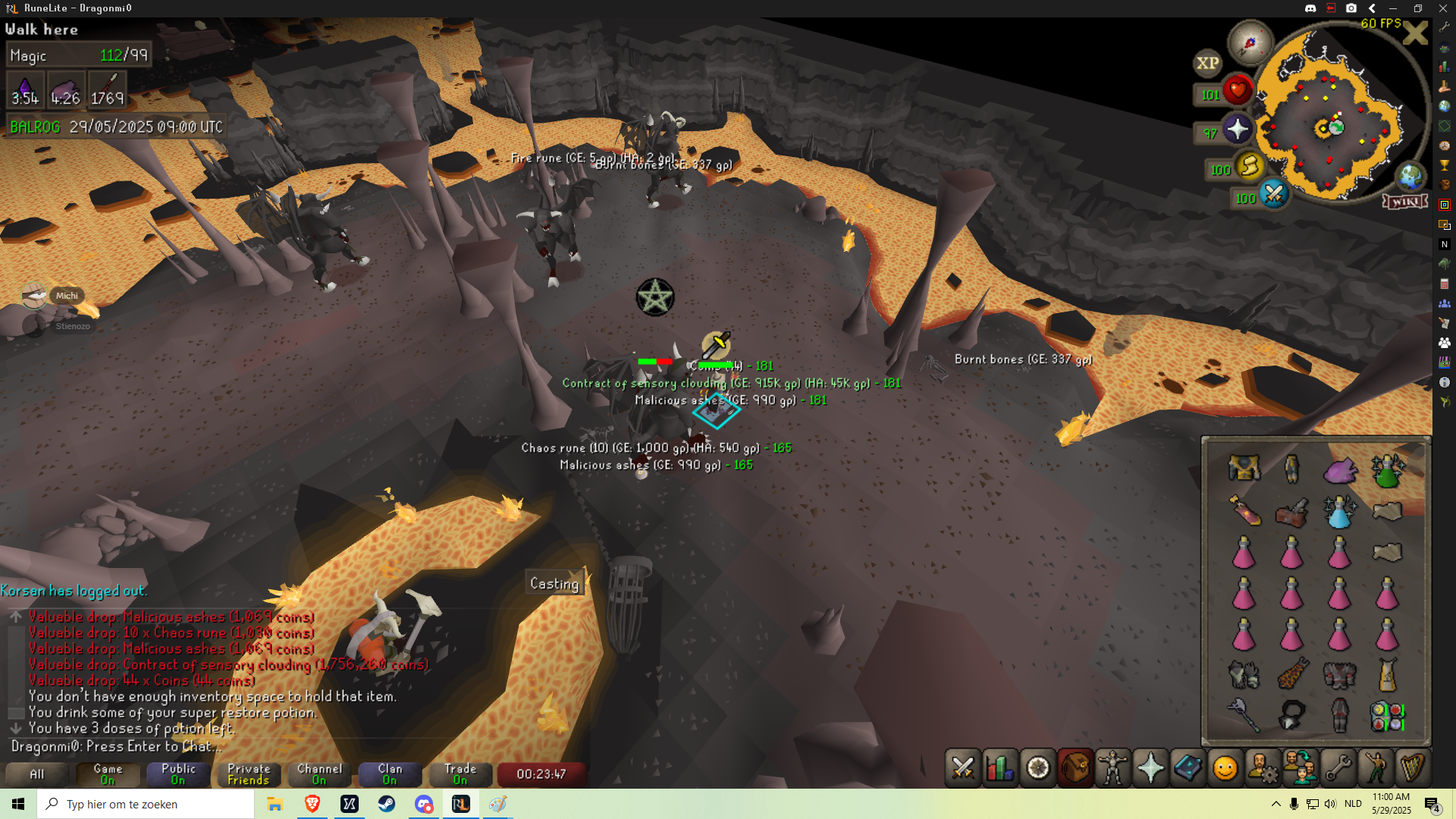The width and height of the screenshot is (1456, 819).
Task: Open the Worn Equipment tab
Action: (x=1112, y=768)
